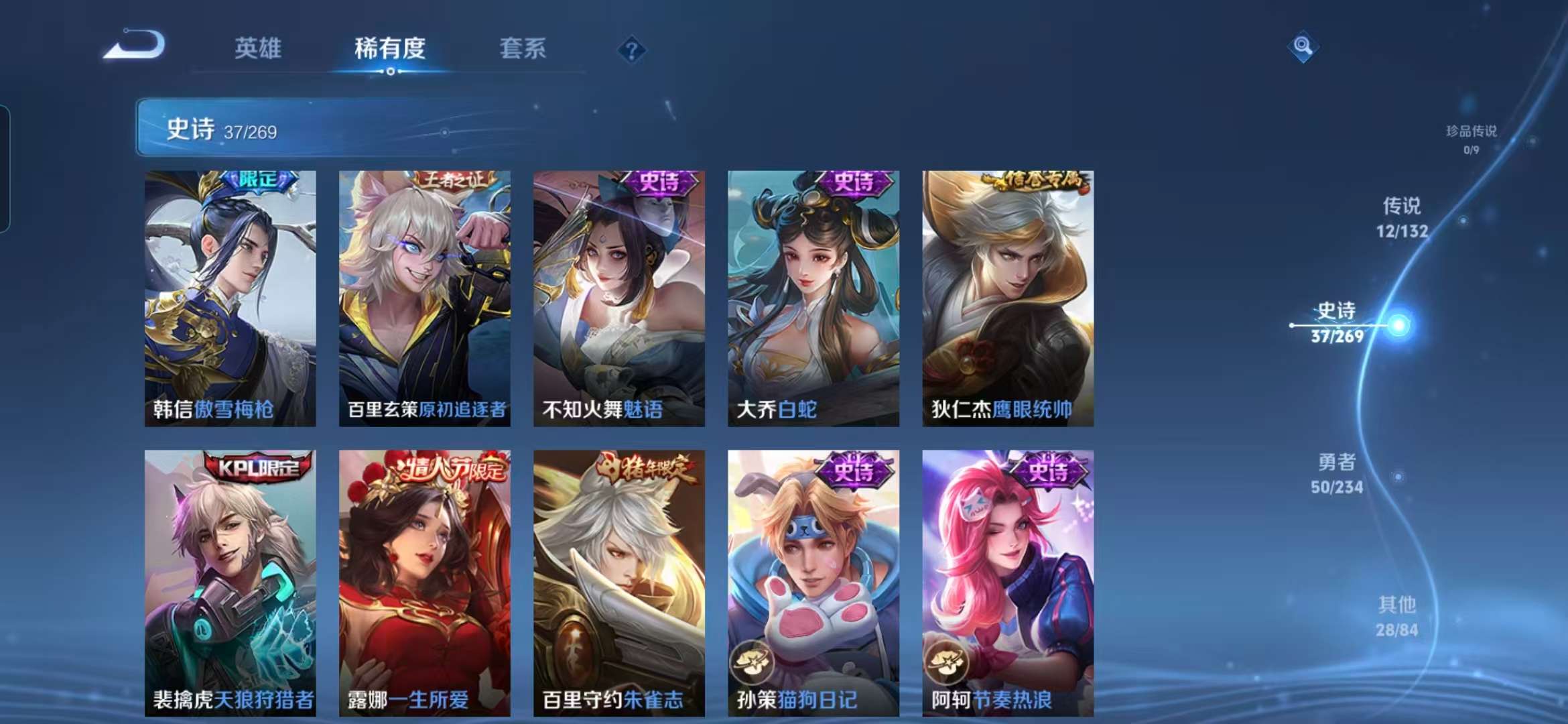
Task: Click the 王者之证 badge on 百里玄策 card
Action: (x=454, y=180)
